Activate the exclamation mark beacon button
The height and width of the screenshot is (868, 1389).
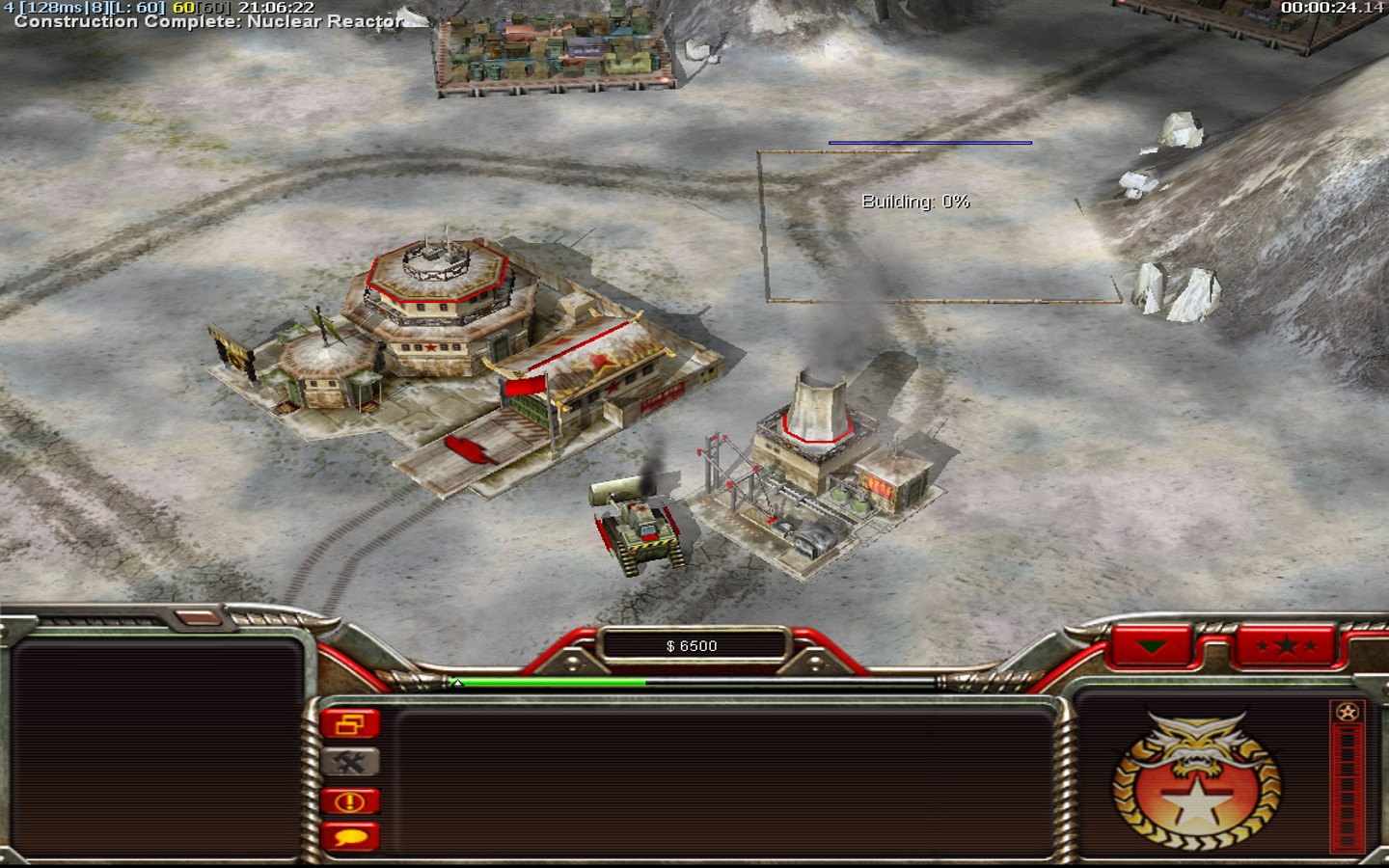[x=350, y=800]
